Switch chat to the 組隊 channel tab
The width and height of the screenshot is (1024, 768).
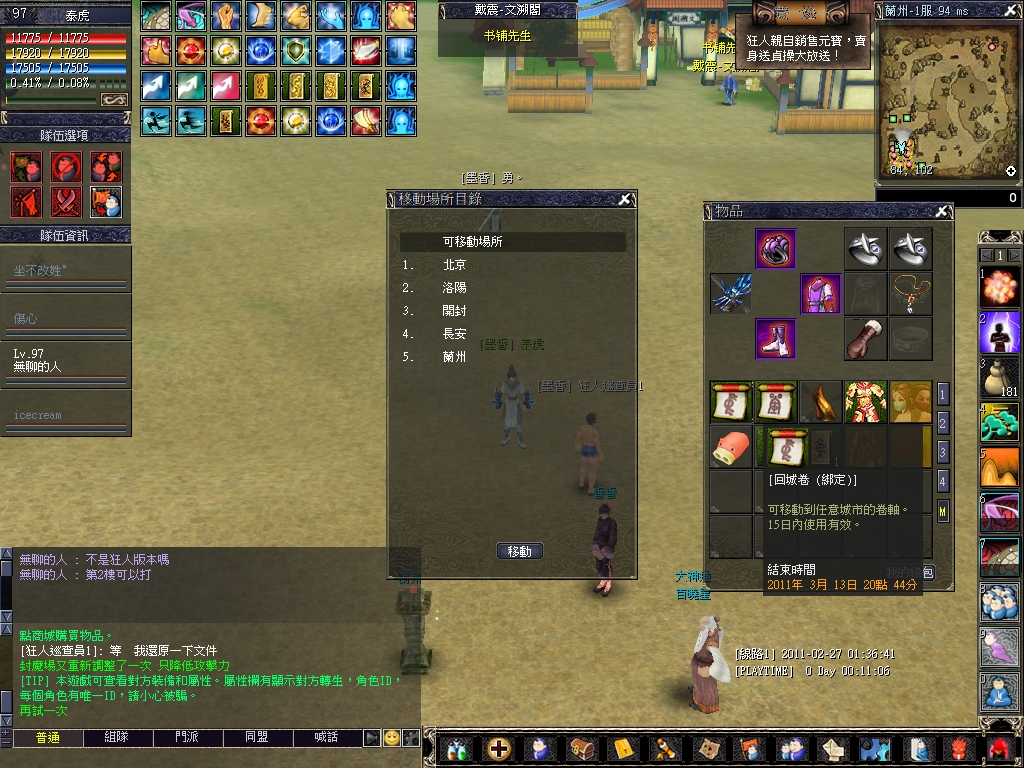click(118, 737)
